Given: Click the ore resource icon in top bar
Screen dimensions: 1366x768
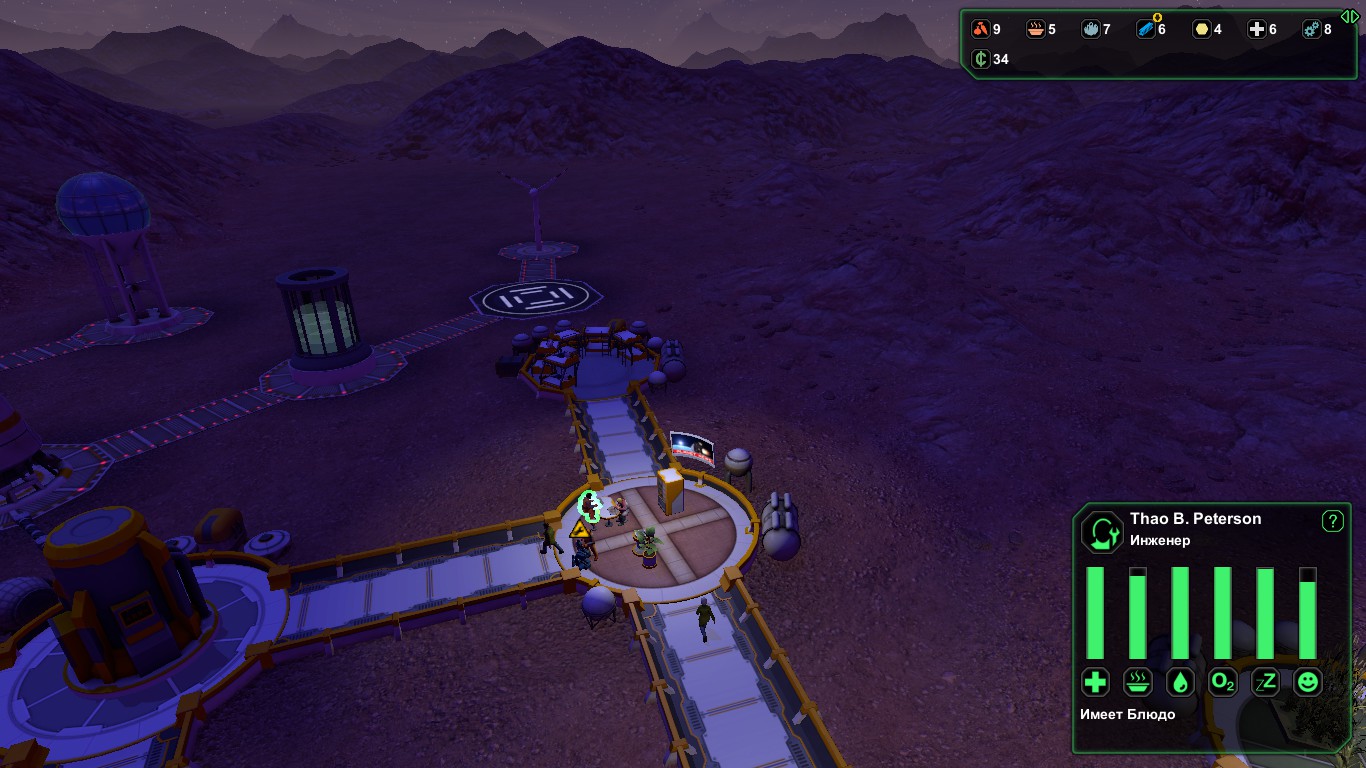Looking at the screenshot, I should [981, 29].
